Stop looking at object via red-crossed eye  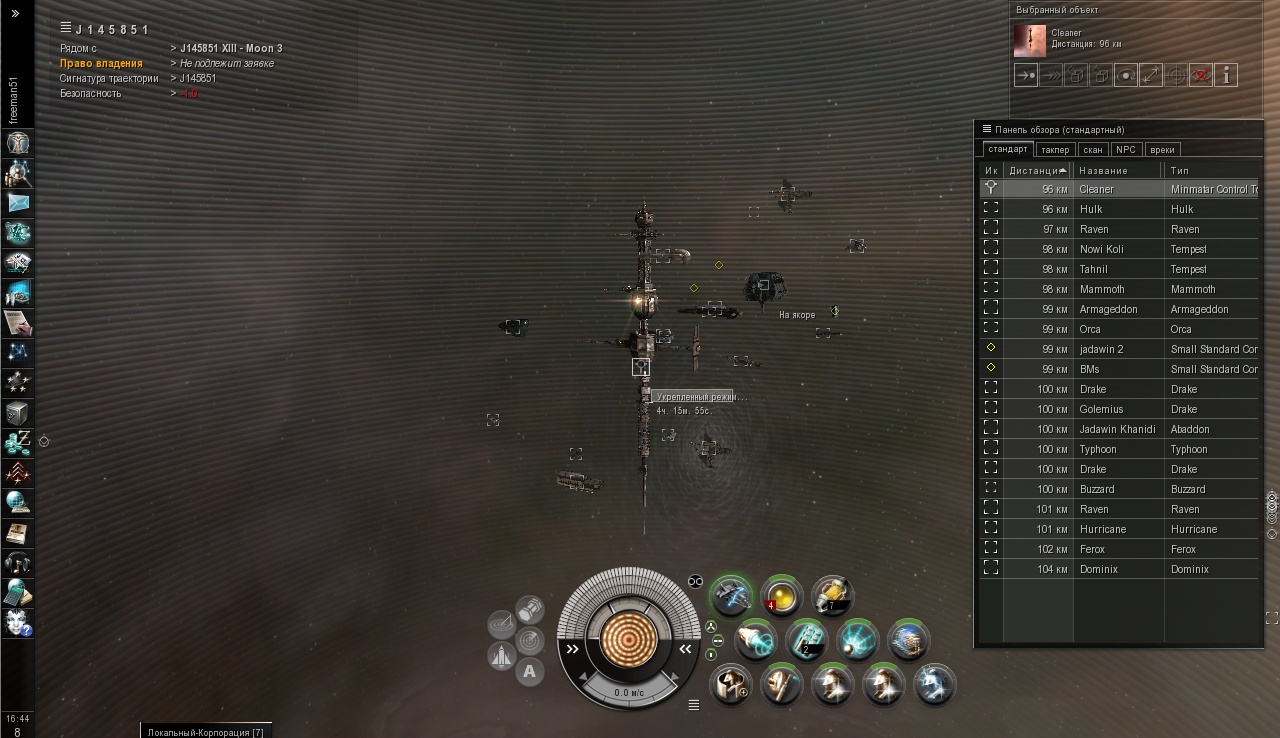(1201, 75)
